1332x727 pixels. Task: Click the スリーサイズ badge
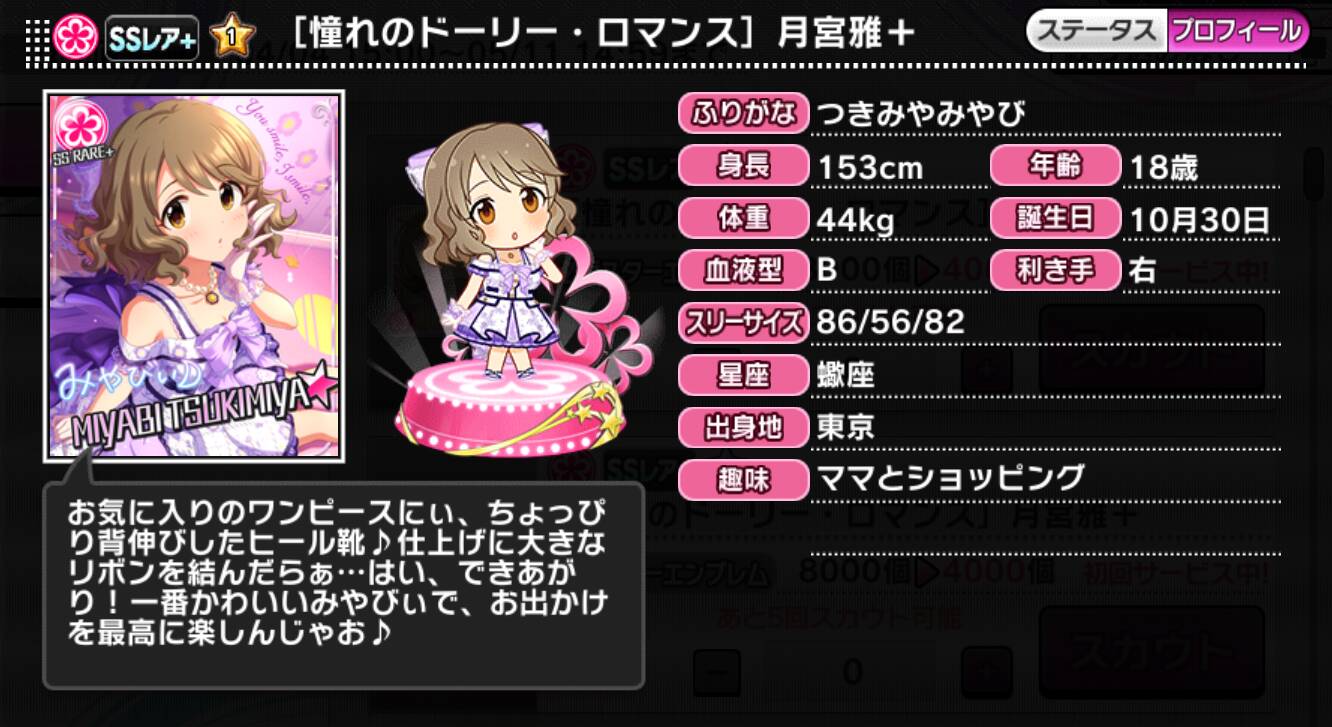(742, 323)
